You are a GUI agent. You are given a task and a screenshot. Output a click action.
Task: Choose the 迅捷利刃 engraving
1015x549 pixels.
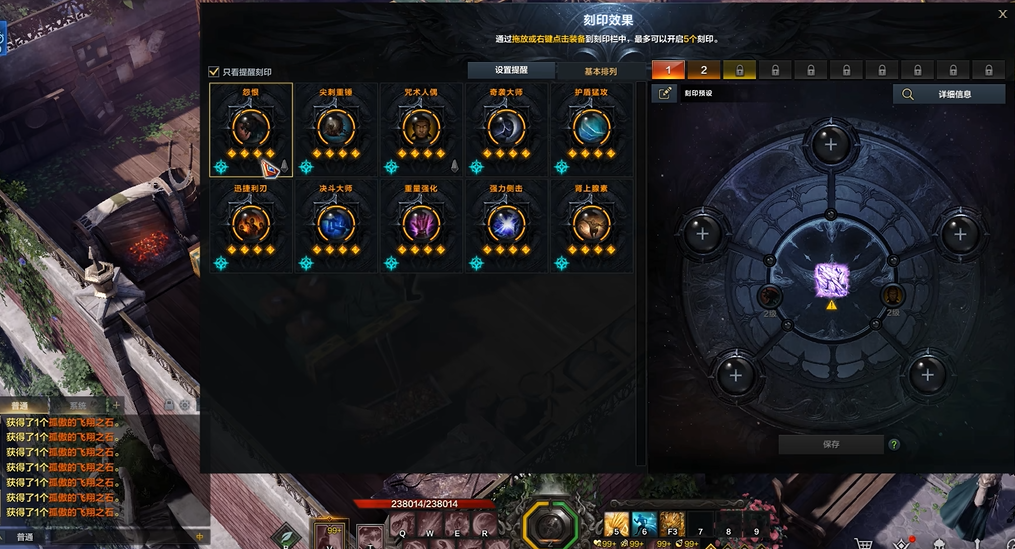tap(251, 222)
